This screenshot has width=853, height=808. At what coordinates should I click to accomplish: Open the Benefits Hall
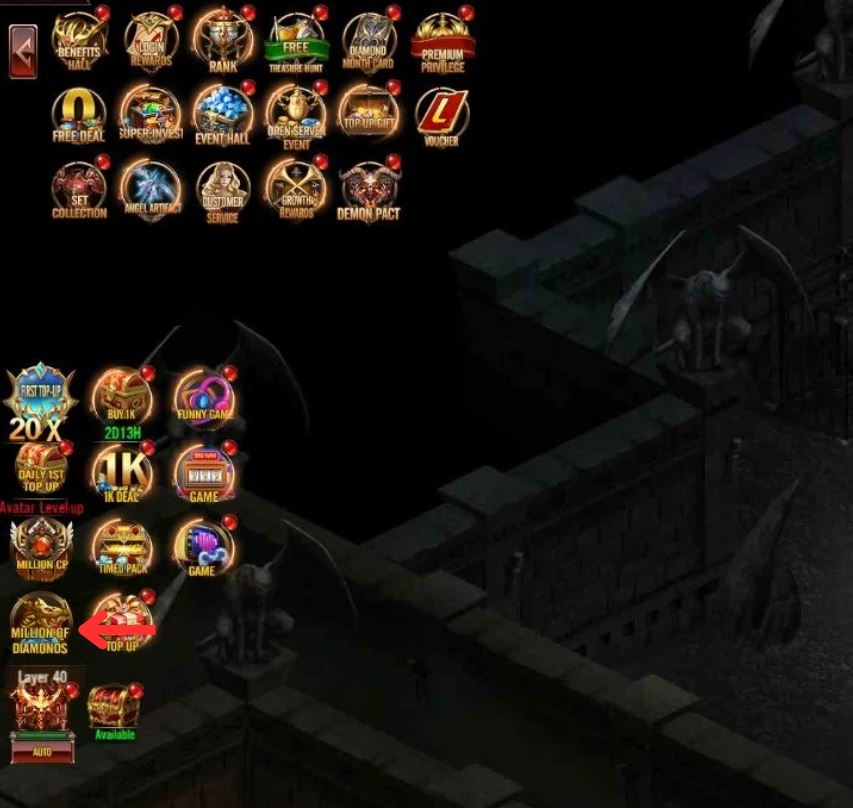[79, 42]
